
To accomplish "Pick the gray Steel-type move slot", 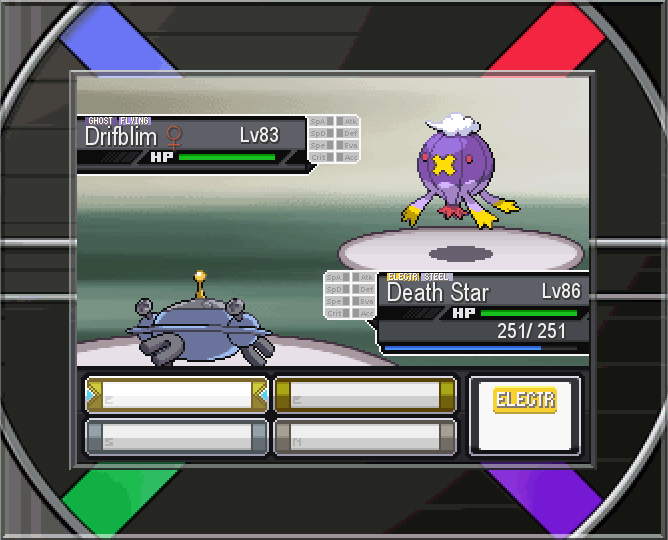I will click(177, 437).
